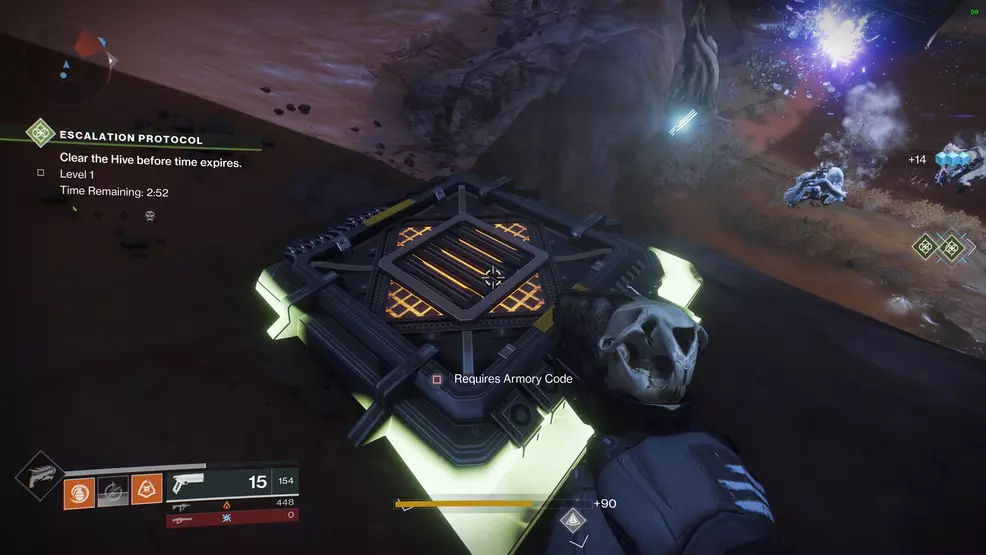Switch to the energy weapon row

point(232,504)
